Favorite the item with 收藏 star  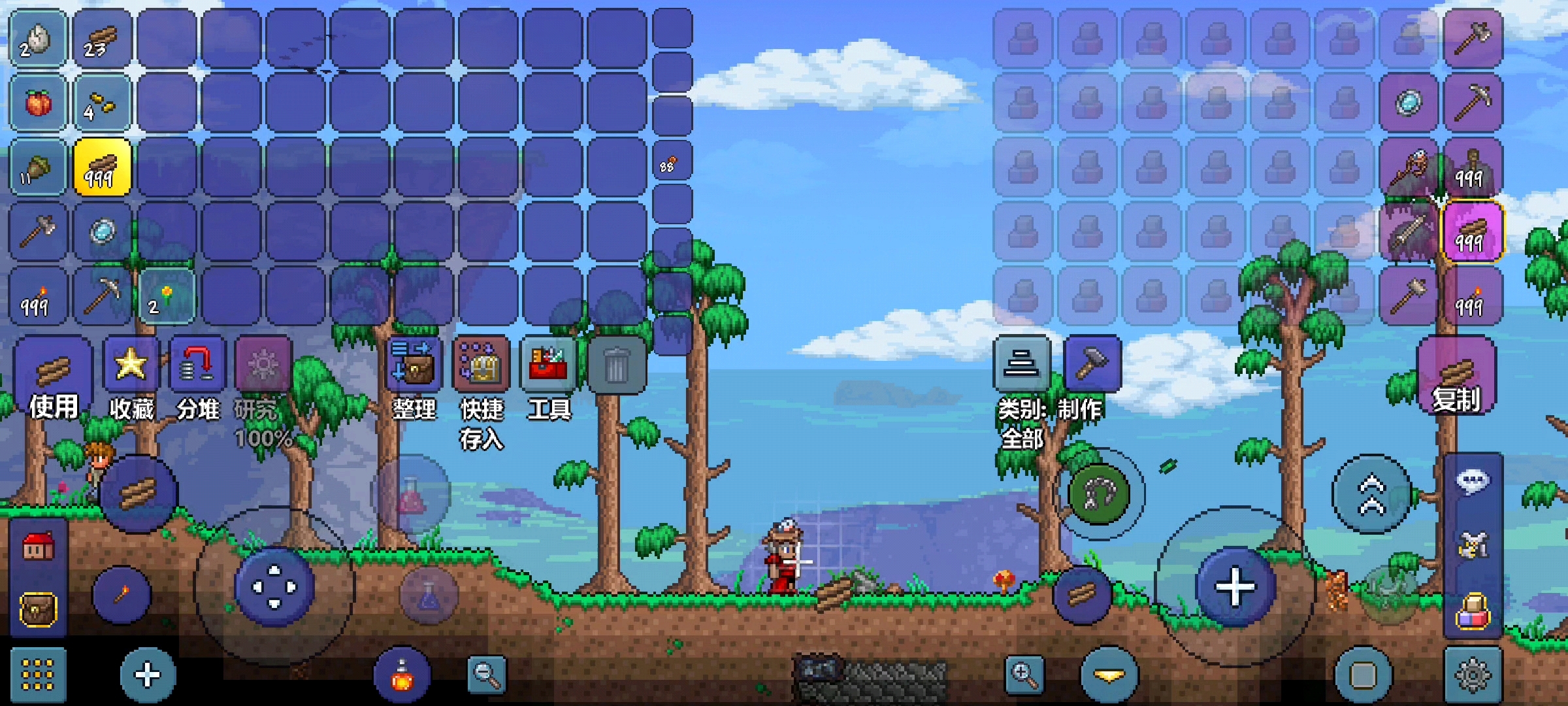(x=131, y=366)
